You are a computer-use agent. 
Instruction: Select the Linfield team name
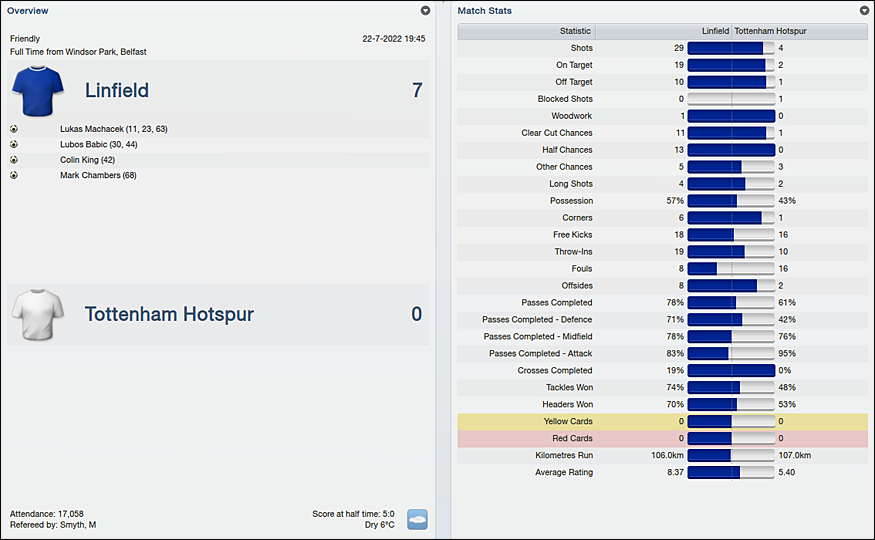click(117, 91)
